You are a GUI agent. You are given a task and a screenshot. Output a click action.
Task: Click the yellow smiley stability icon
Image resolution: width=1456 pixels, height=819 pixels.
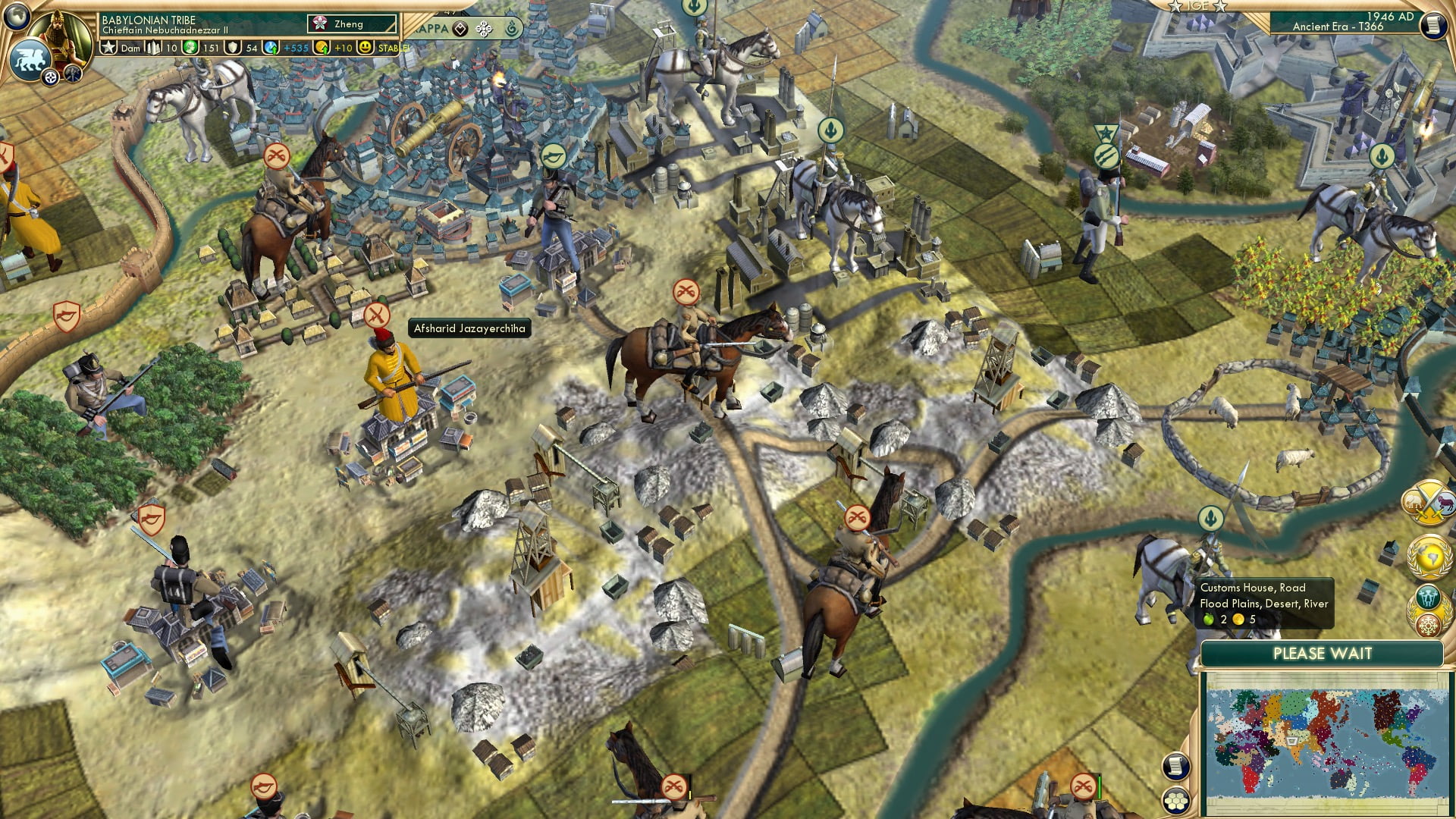pos(366,48)
